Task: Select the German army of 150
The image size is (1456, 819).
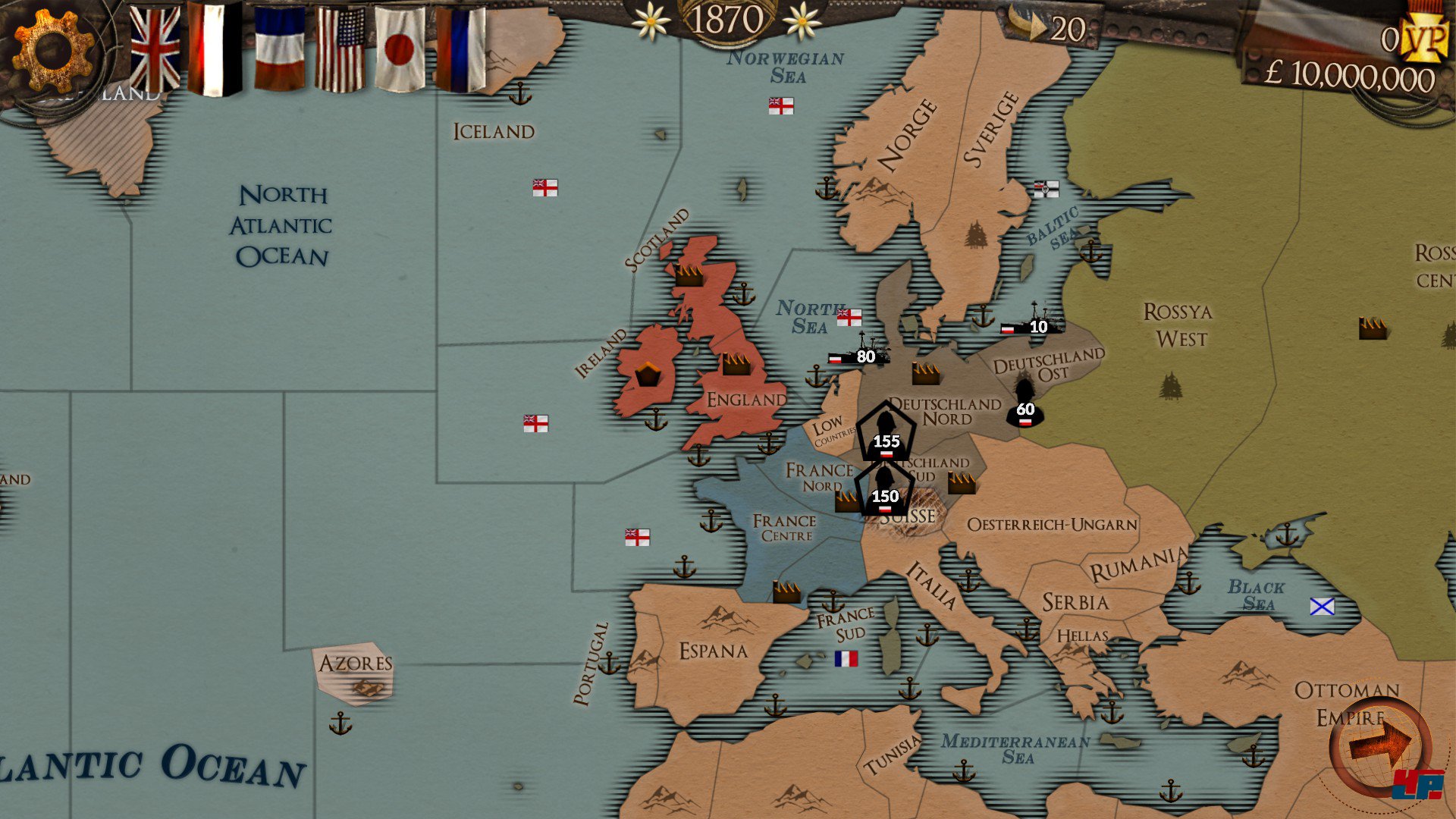Action: pos(884,488)
